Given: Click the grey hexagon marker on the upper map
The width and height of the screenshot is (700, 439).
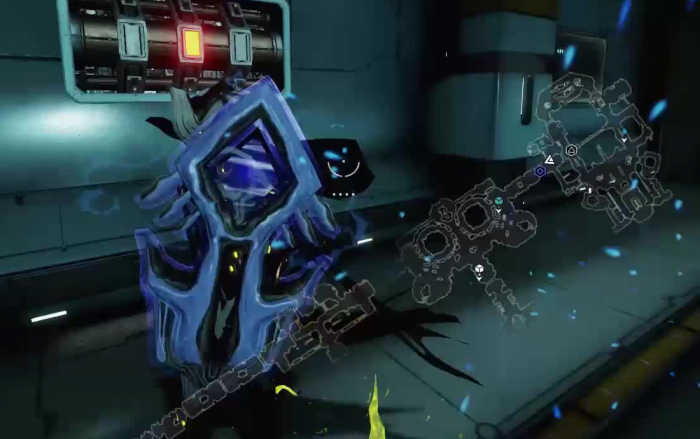Looking at the screenshot, I should tap(571, 150).
